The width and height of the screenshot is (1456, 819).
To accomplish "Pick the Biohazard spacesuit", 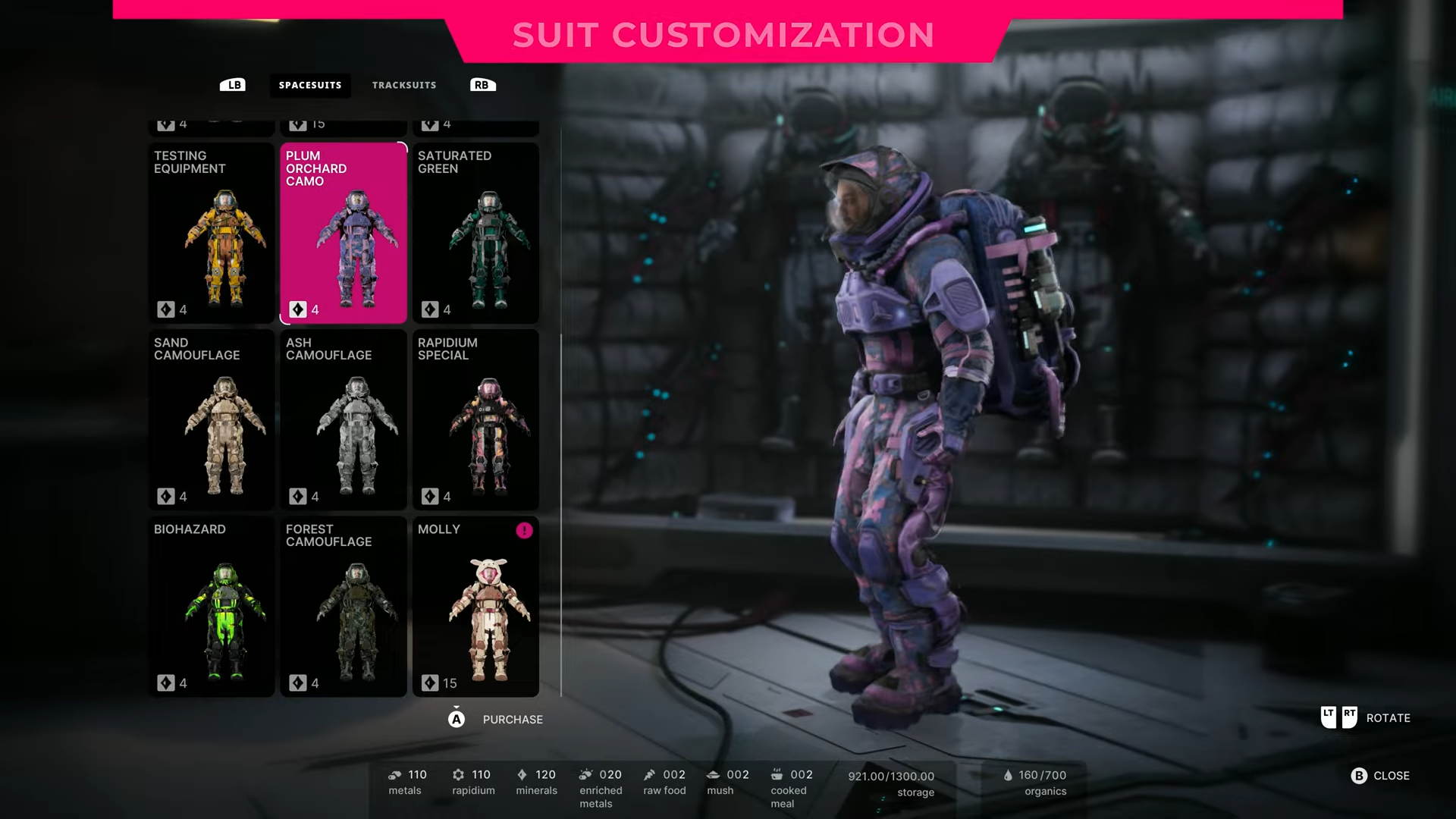I will pos(212,606).
